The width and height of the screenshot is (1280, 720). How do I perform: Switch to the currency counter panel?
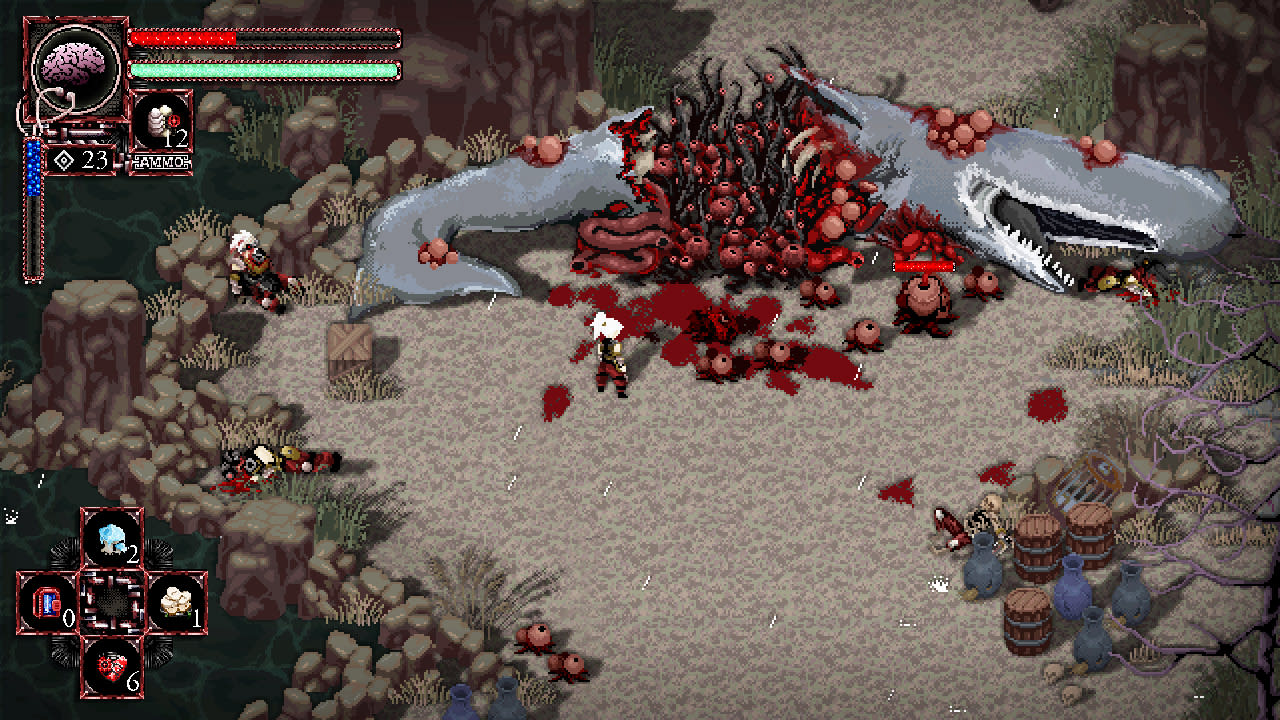click(x=80, y=158)
